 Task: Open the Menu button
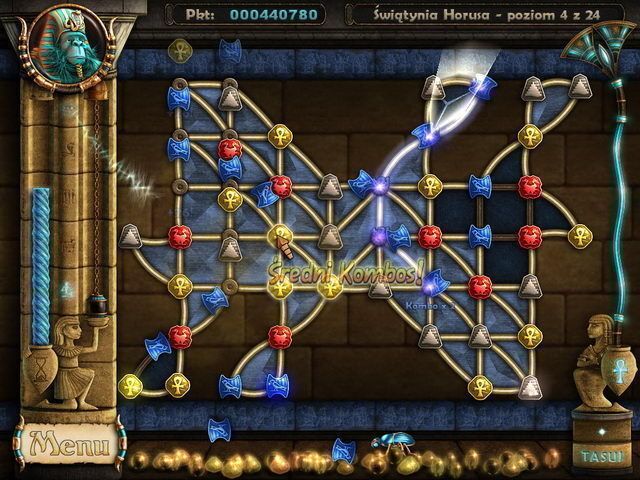pos(63,440)
